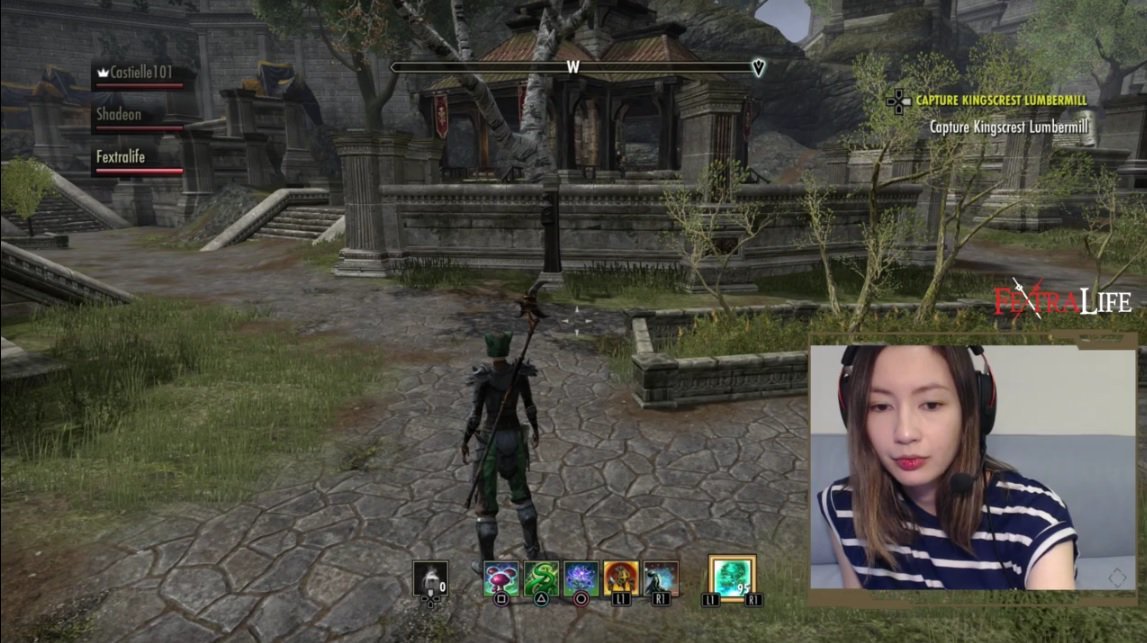Pick Fextralife in the group list
This screenshot has width=1147, height=643.
139,157
